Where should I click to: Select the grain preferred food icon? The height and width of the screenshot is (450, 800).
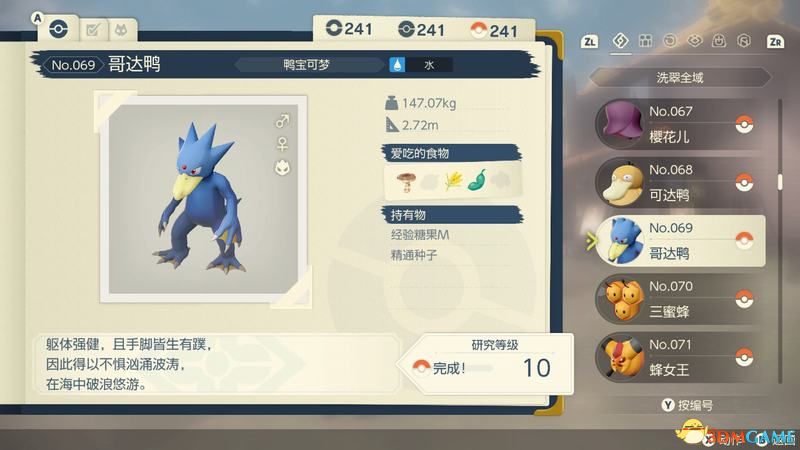(x=452, y=181)
